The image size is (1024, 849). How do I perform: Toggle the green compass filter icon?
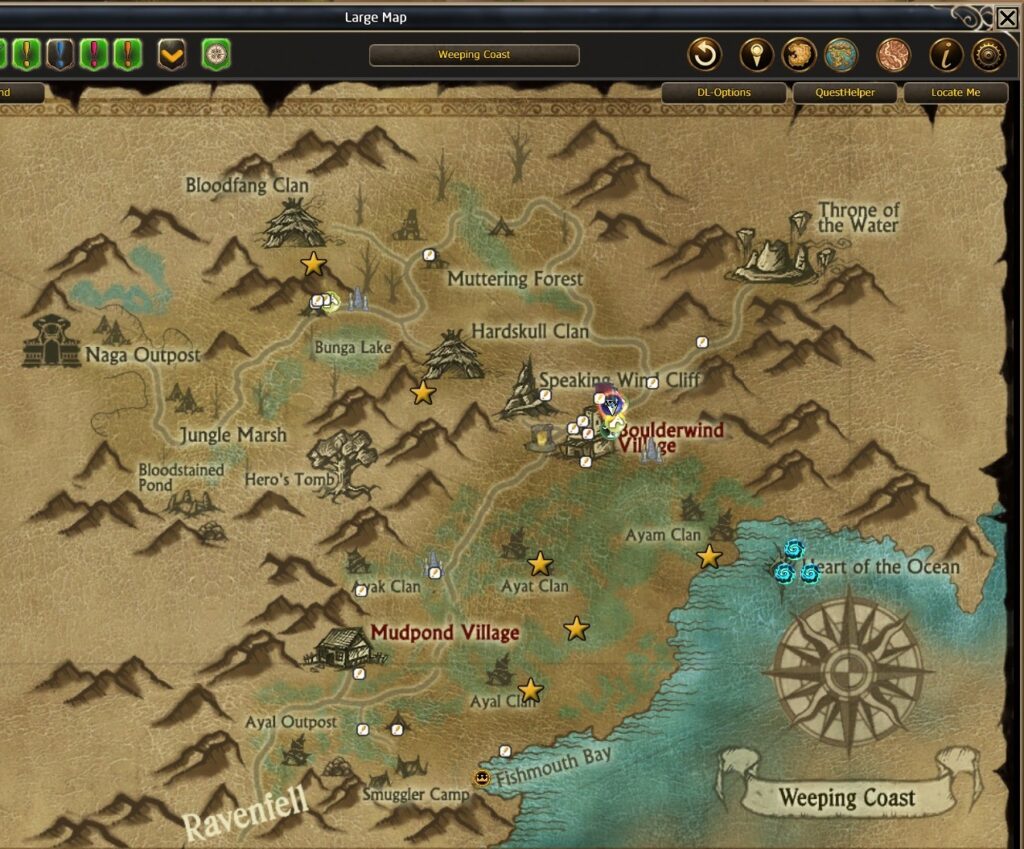[x=216, y=55]
